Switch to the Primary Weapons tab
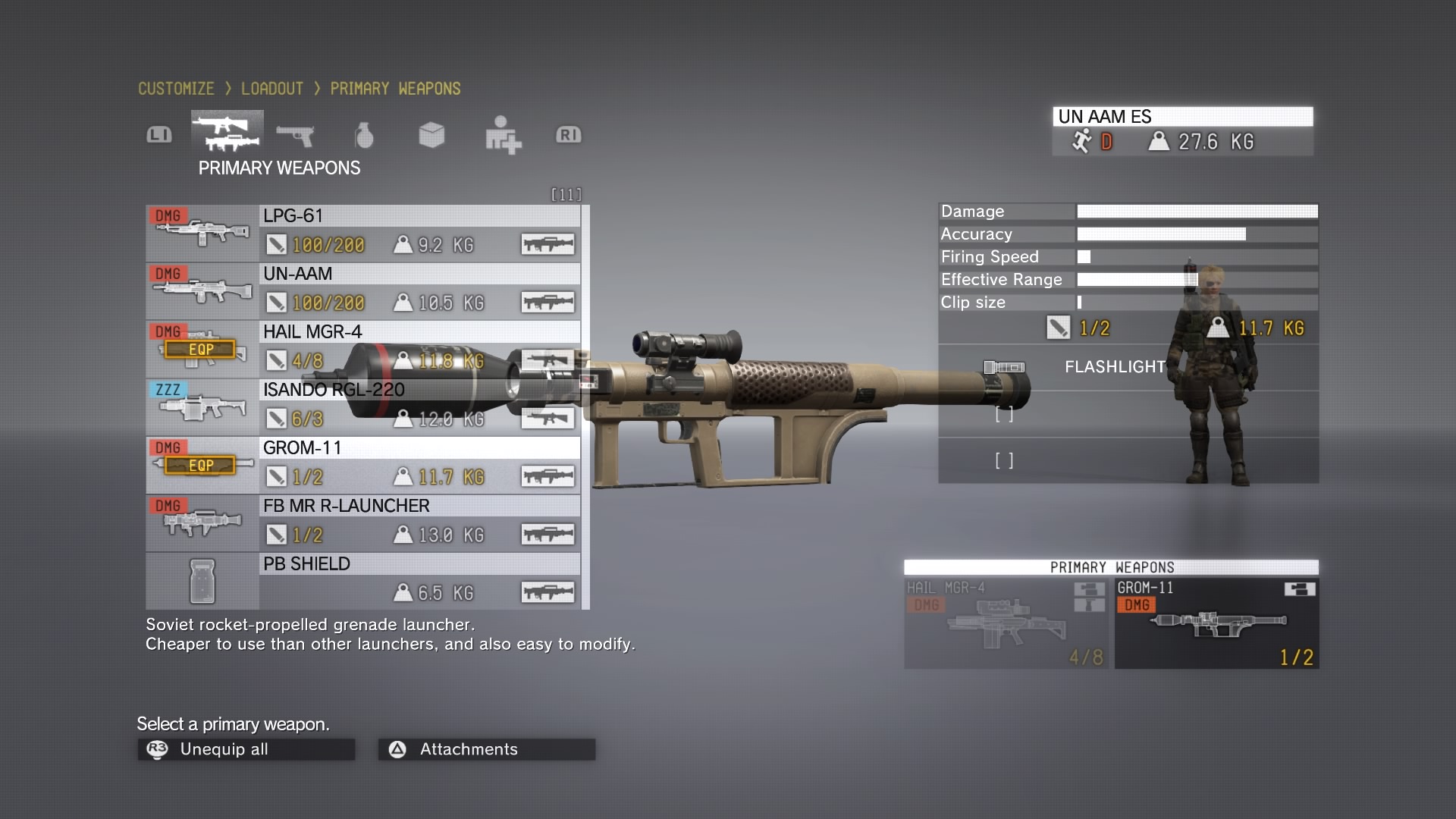This screenshot has height=819, width=1456. point(227,133)
